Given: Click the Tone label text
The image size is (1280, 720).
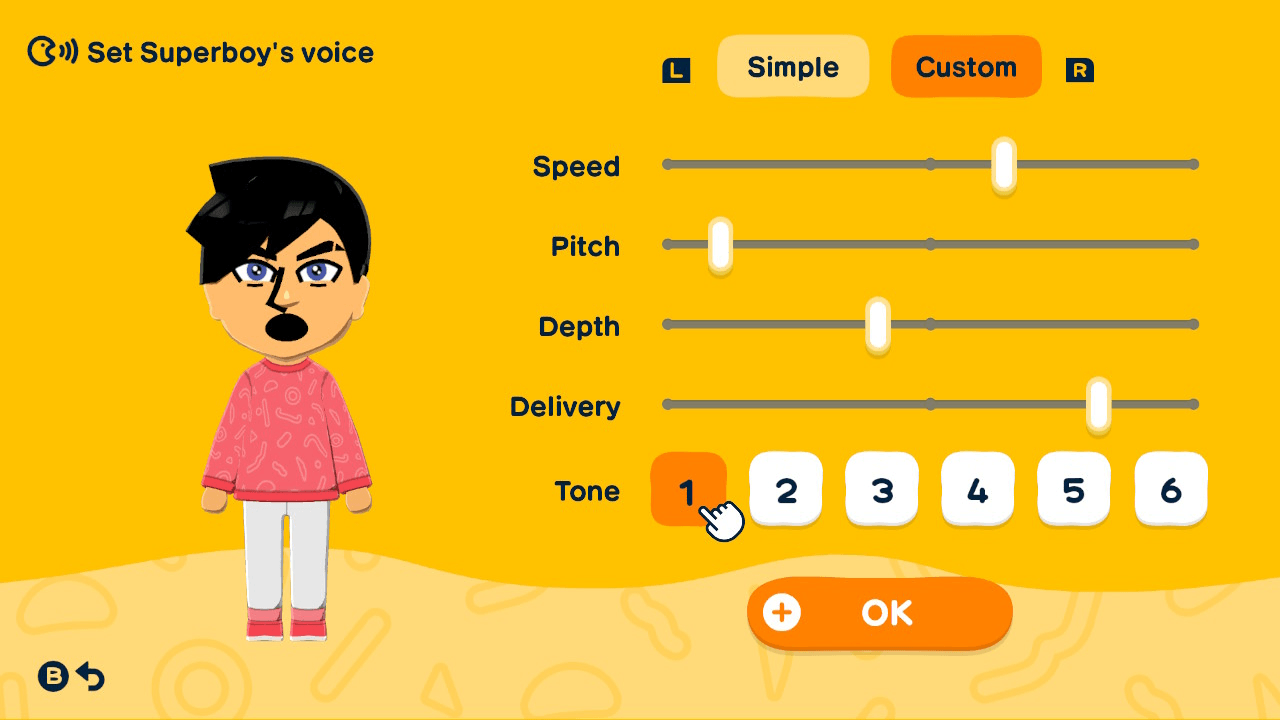Looking at the screenshot, I should (x=589, y=491).
